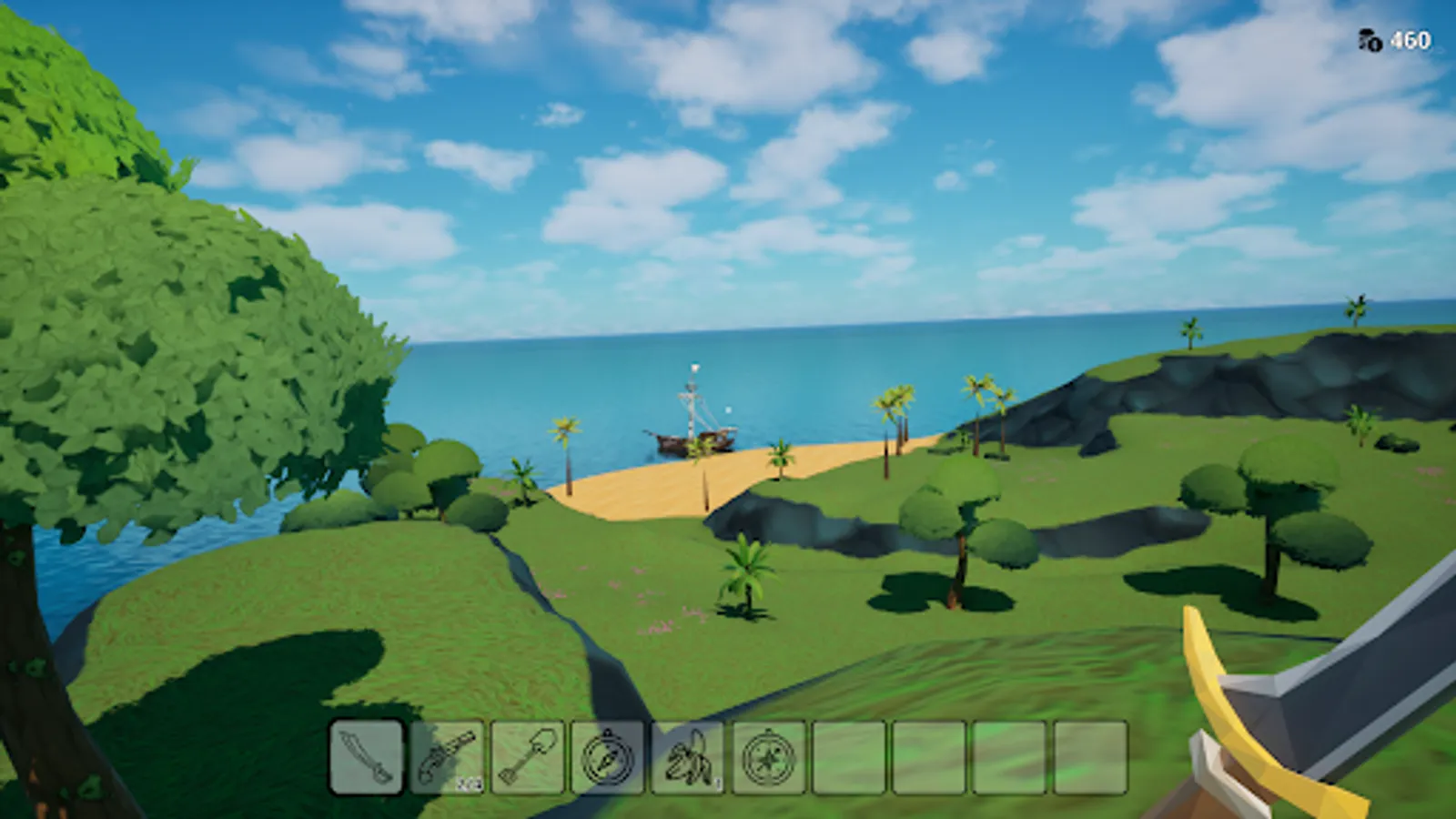Select the shovel tool in the hotbar
1456x819 pixels.
click(x=527, y=760)
